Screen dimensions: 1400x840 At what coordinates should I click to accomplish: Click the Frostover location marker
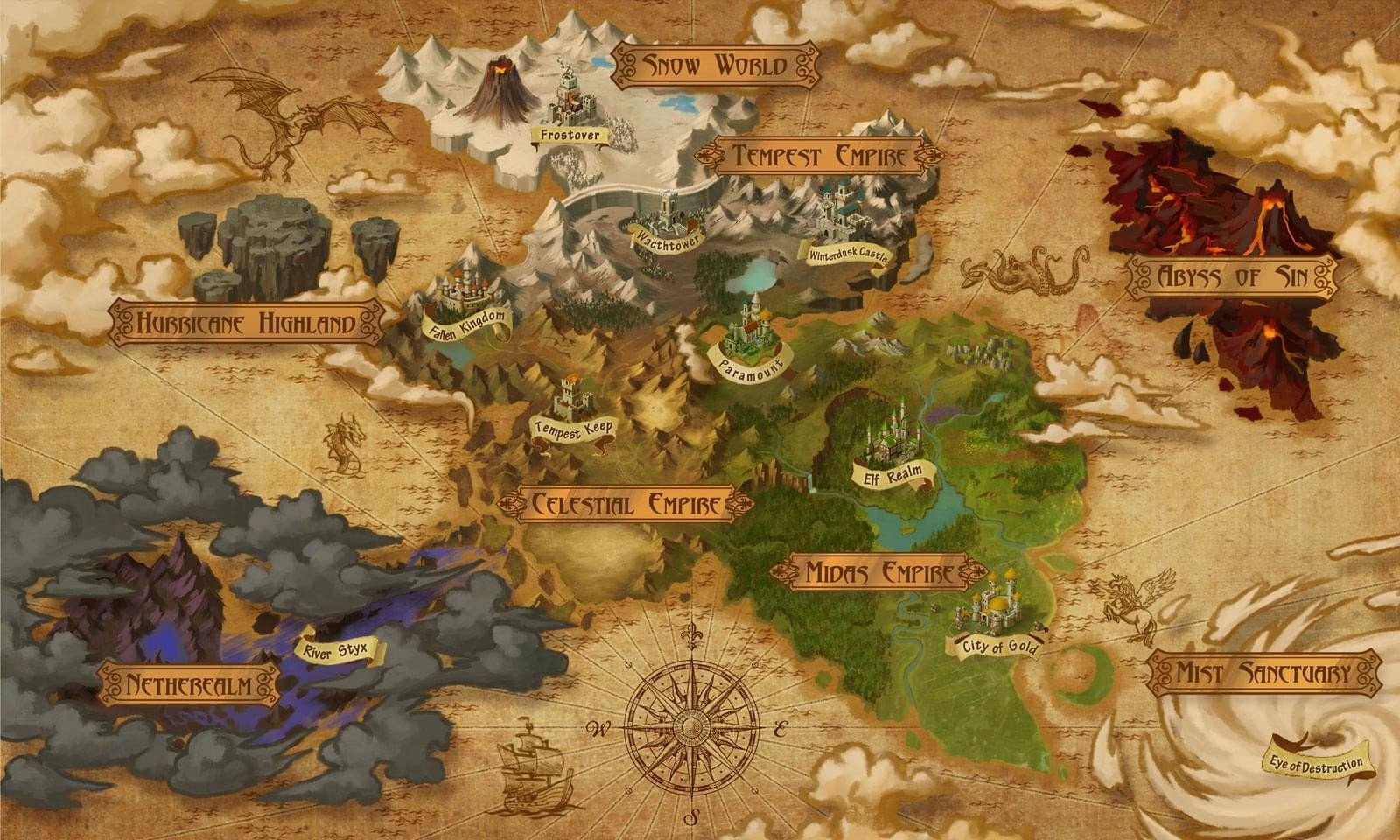(570, 135)
